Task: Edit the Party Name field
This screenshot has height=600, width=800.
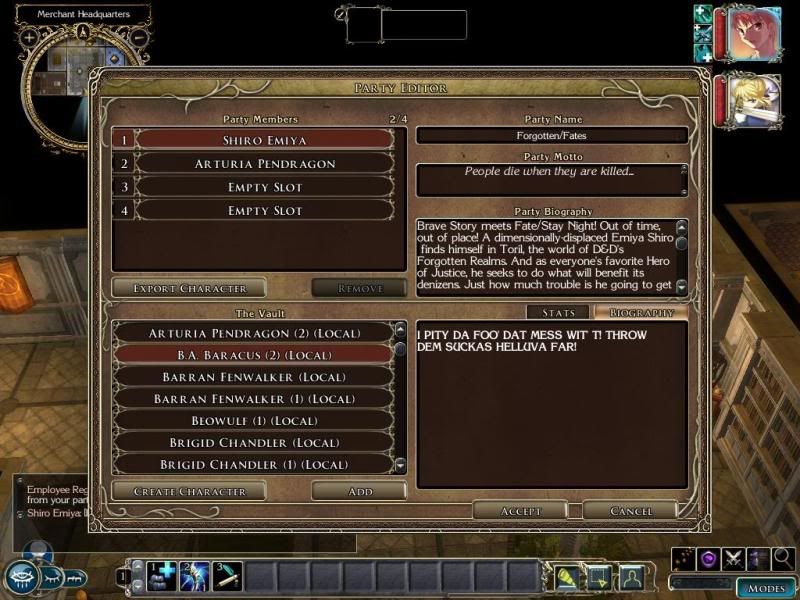Action: click(x=552, y=136)
